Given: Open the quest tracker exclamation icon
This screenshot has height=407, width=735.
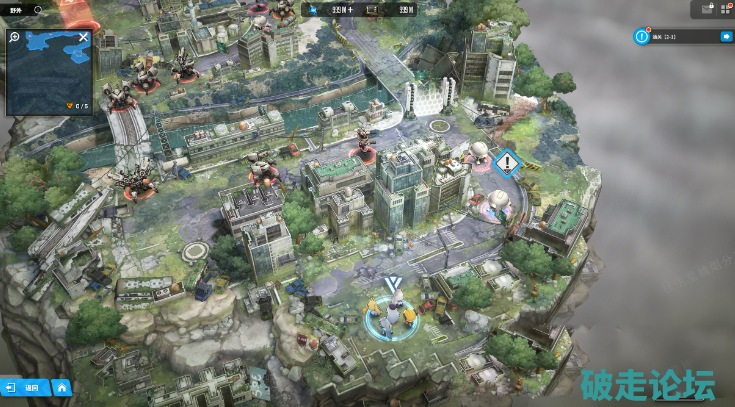Looking at the screenshot, I should click(x=641, y=37).
